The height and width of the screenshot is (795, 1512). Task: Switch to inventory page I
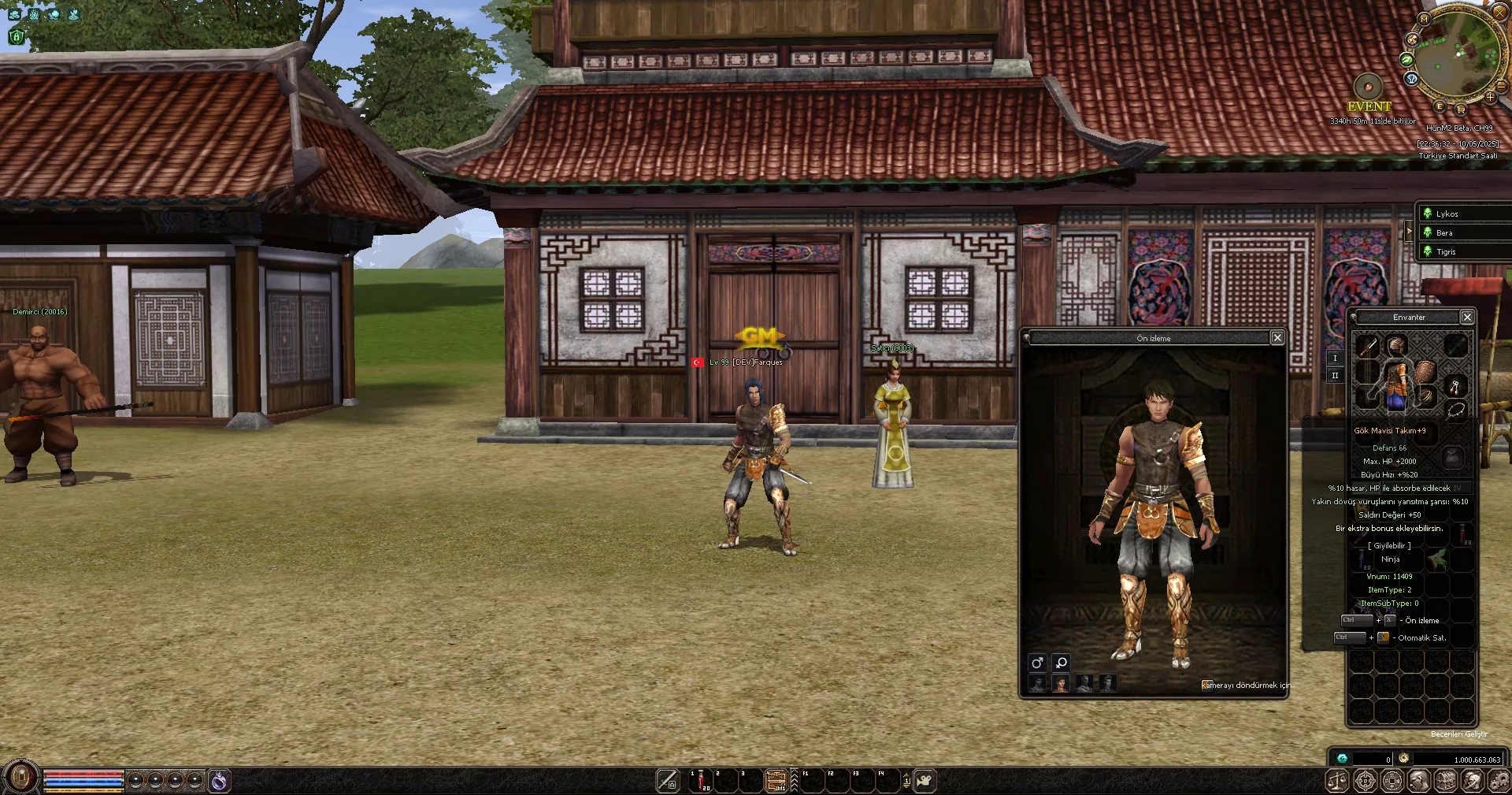coord(1335,358)
